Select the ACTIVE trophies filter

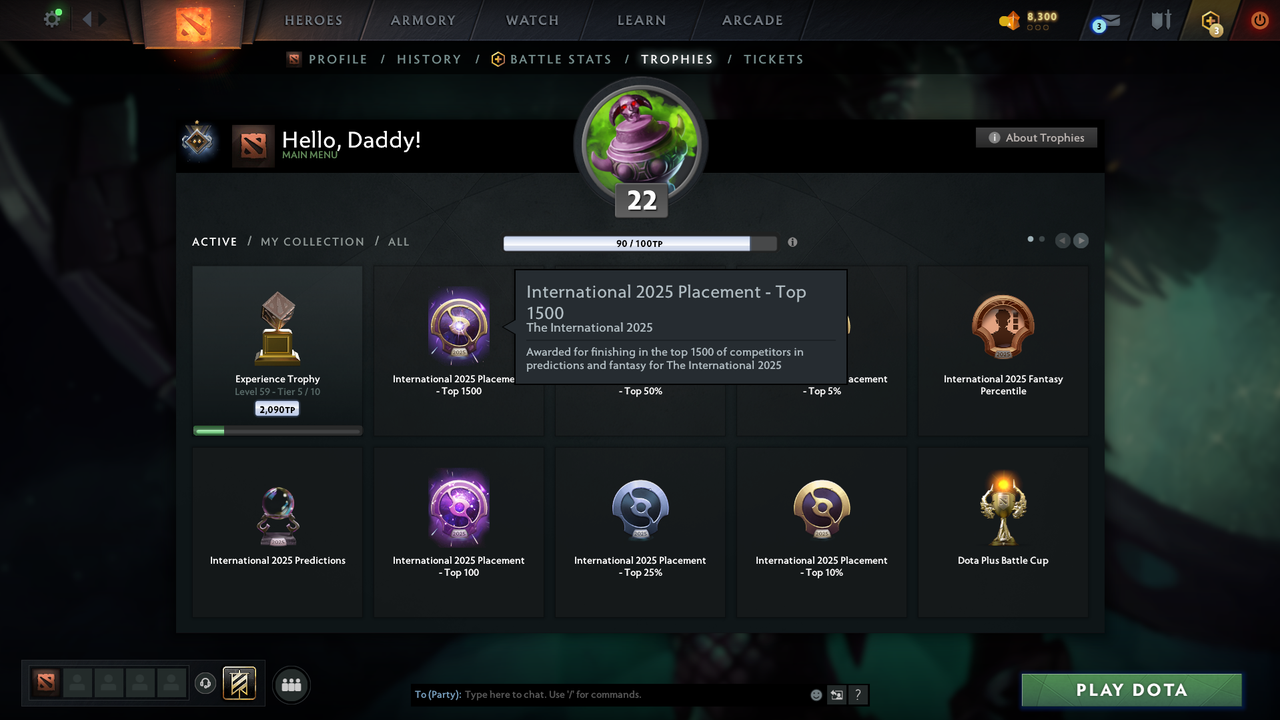click(x=214, y=241)
